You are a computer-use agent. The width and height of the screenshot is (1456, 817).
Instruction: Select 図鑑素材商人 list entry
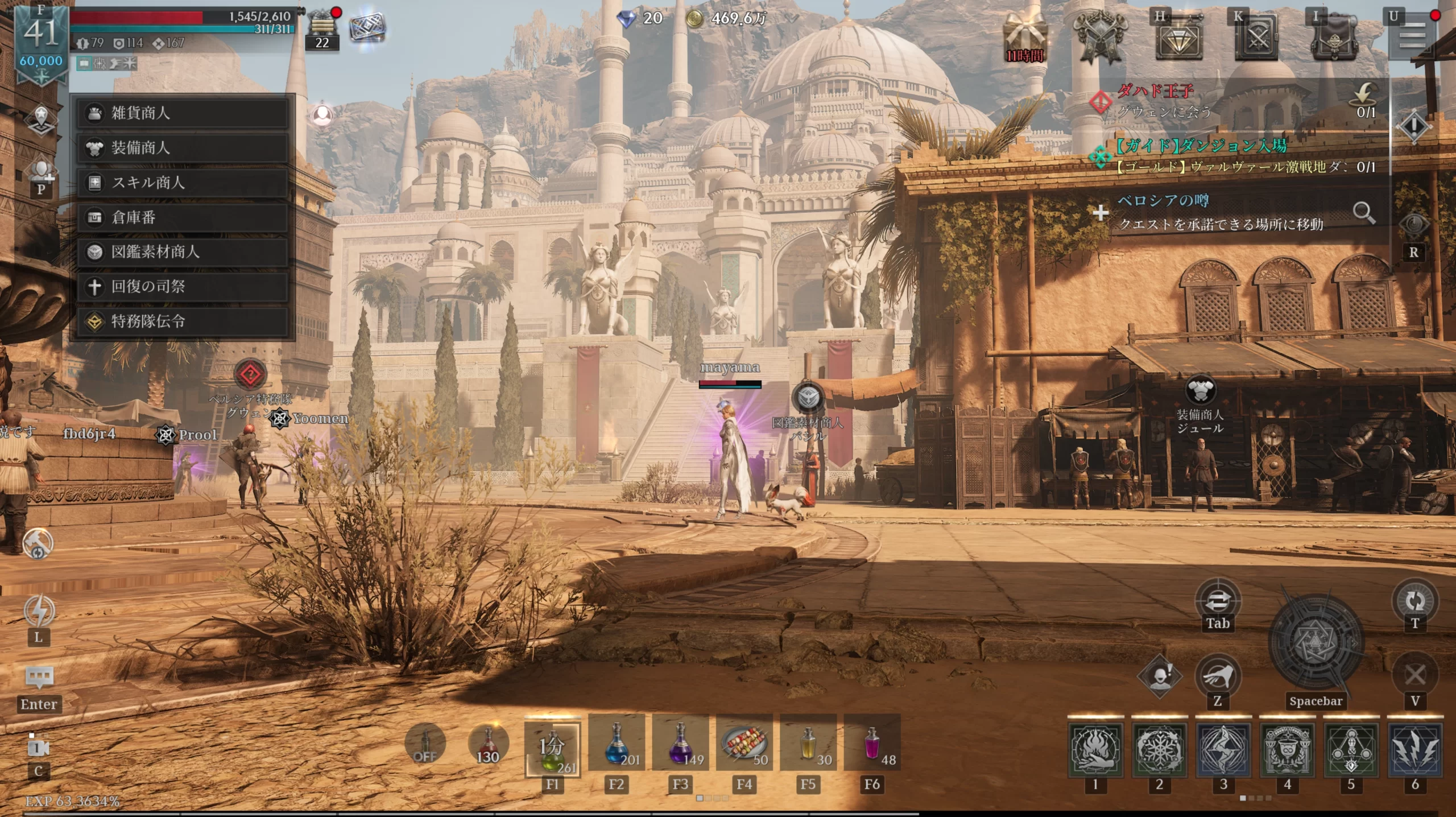point(182,252)
